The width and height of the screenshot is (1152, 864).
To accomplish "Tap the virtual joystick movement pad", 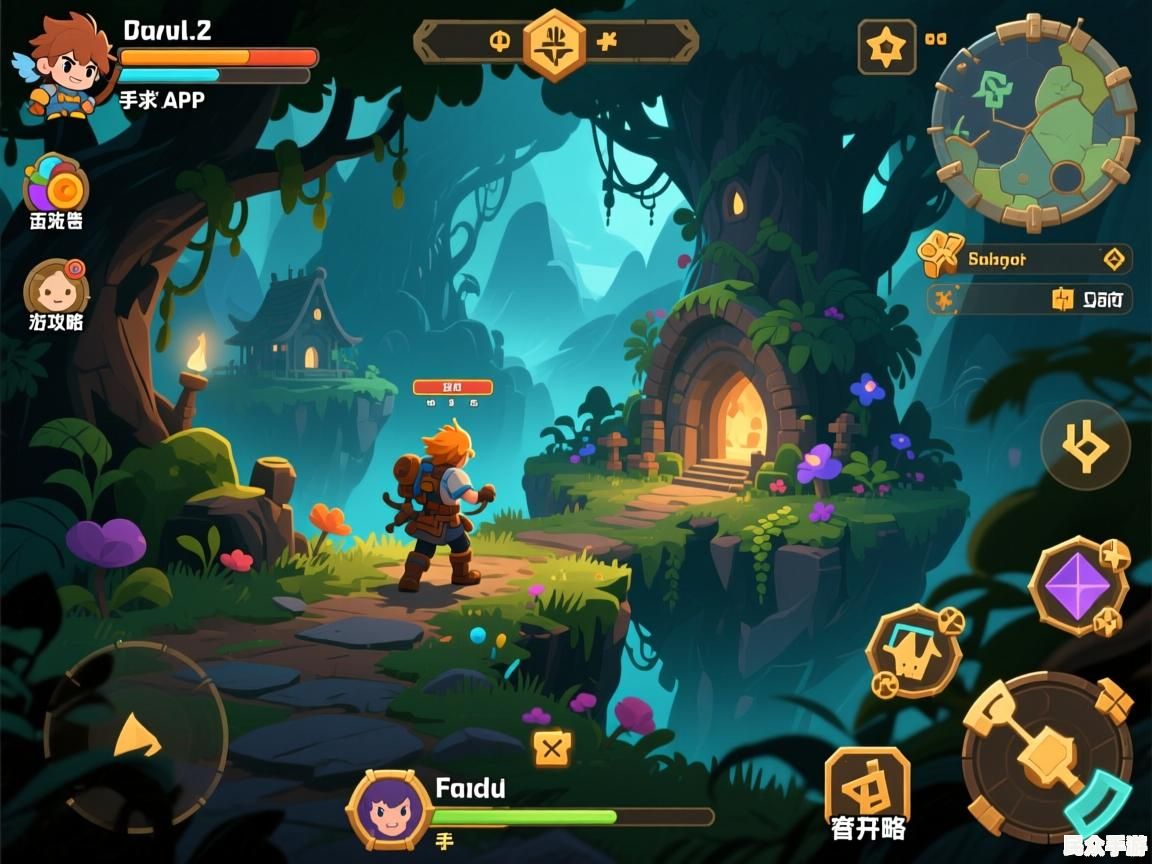I will pos(136,737).
